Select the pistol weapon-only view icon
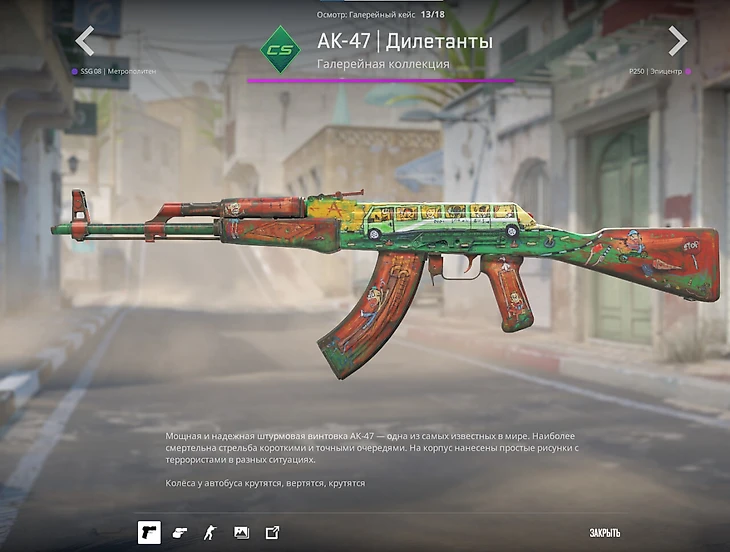Screen dimensions: 730x552 149,532
